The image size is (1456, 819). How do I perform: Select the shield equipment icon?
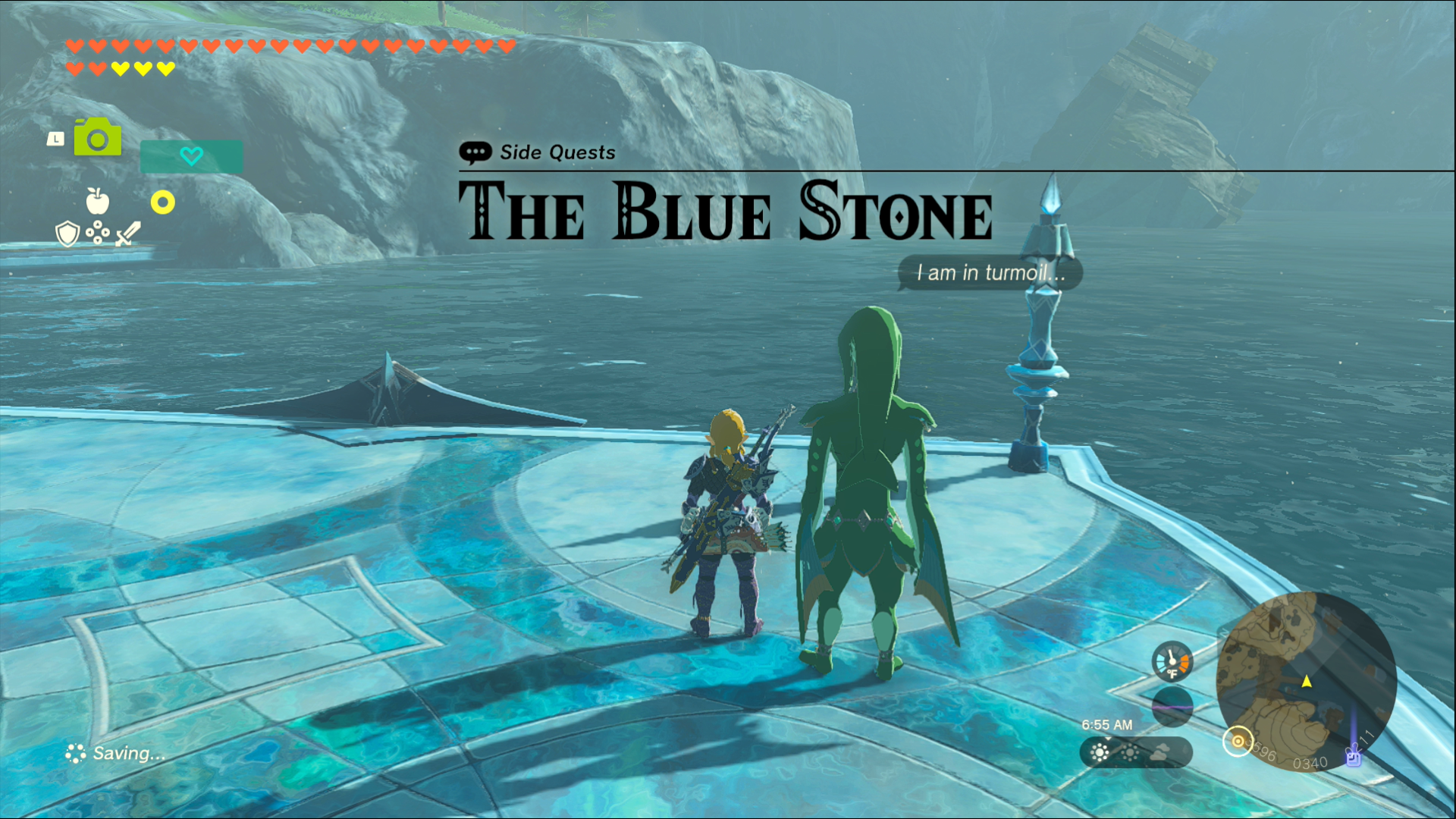click(67, 234)
